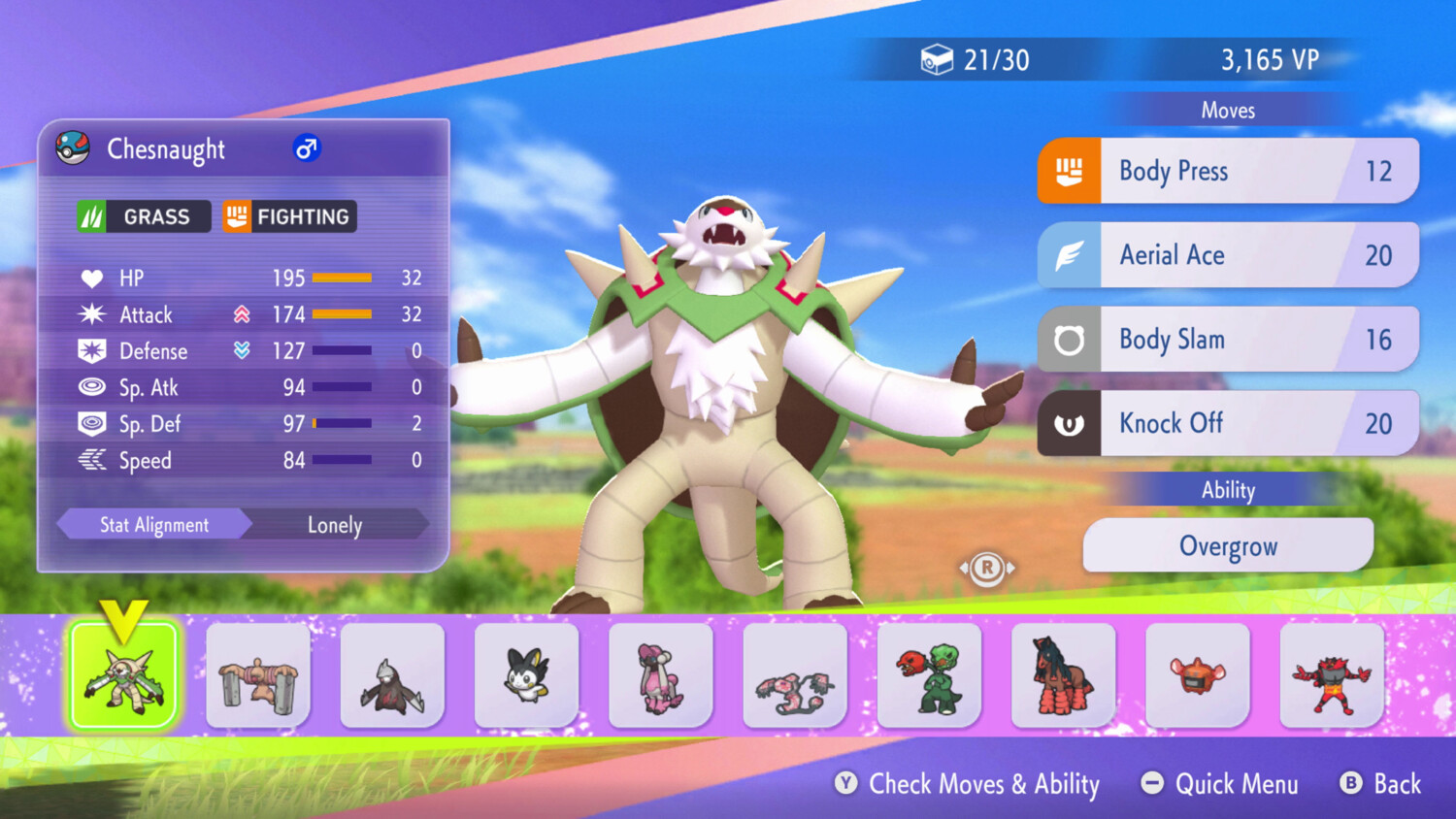
Task: Click the red boost arrows beside Attack
Action: point(241,314)
